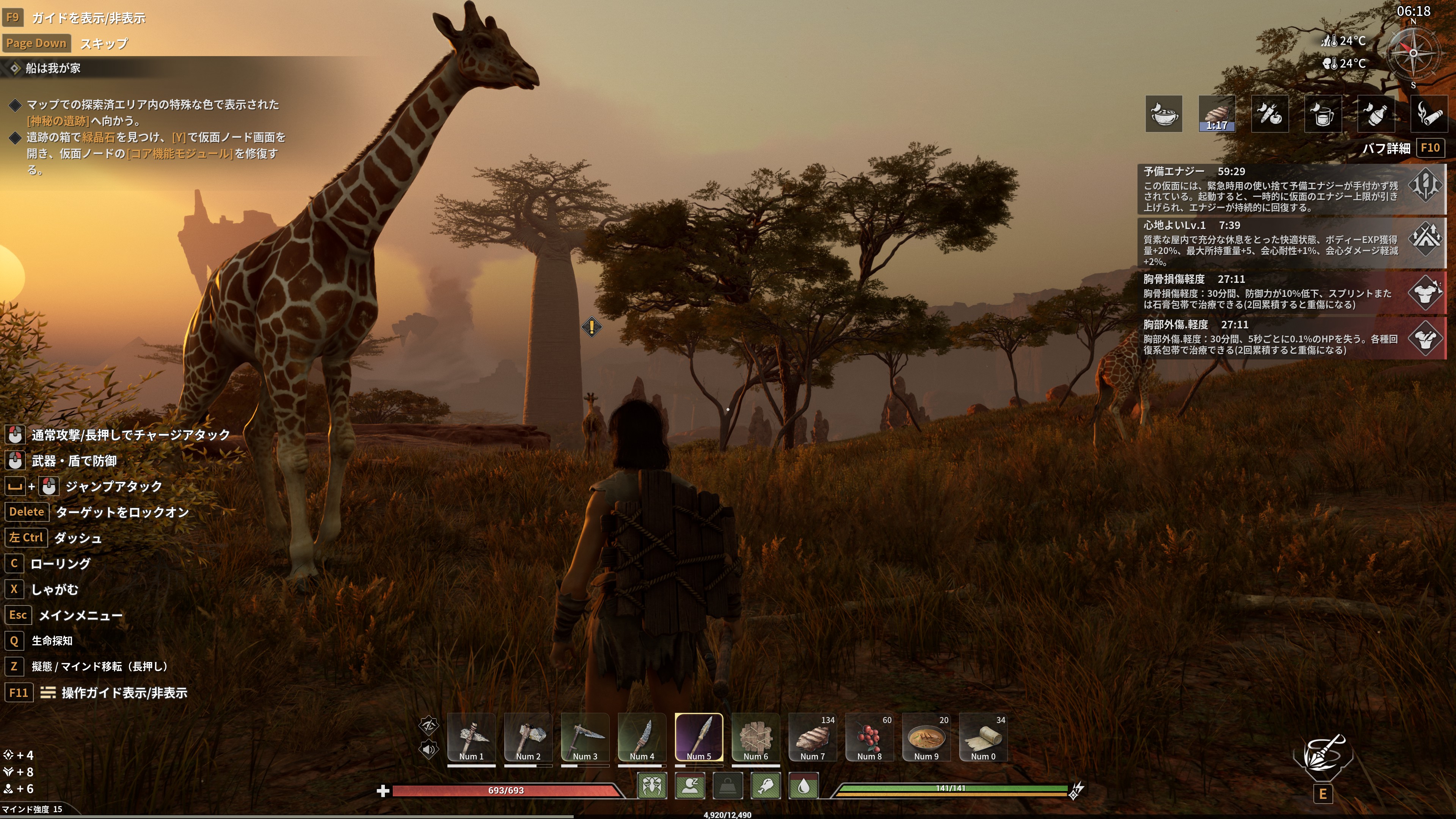Viewport: 1456px width, 819px height.
Task: Consume the stew bowl item
Action: [x=926, y=737]
